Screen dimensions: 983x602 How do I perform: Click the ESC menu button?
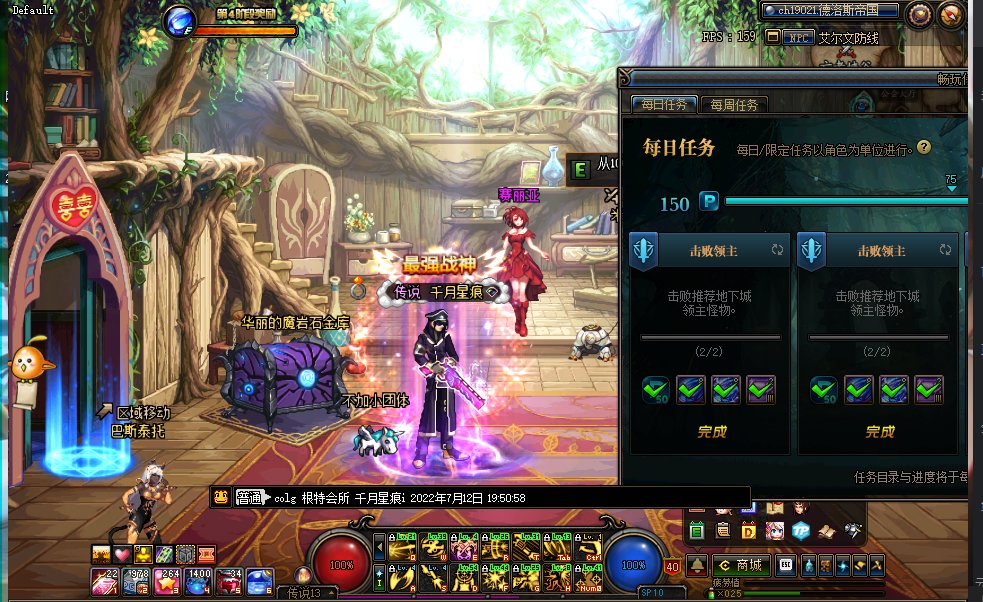point(787,565)
